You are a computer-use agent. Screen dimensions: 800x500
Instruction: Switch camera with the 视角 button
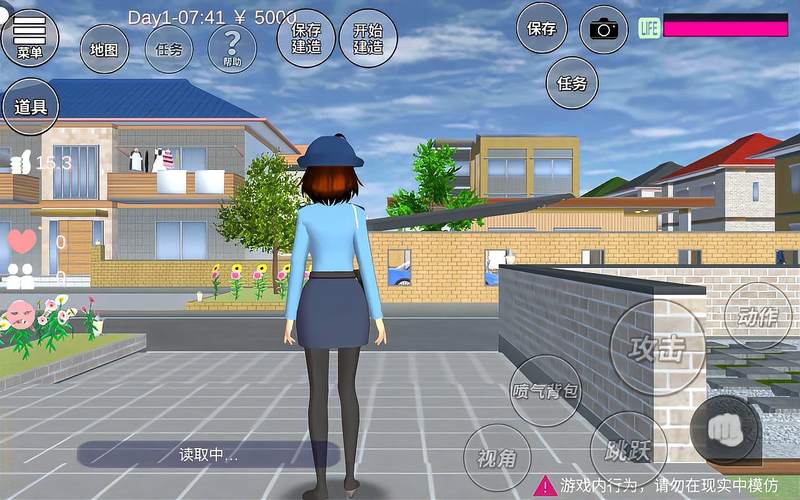(x=497, y=458)
